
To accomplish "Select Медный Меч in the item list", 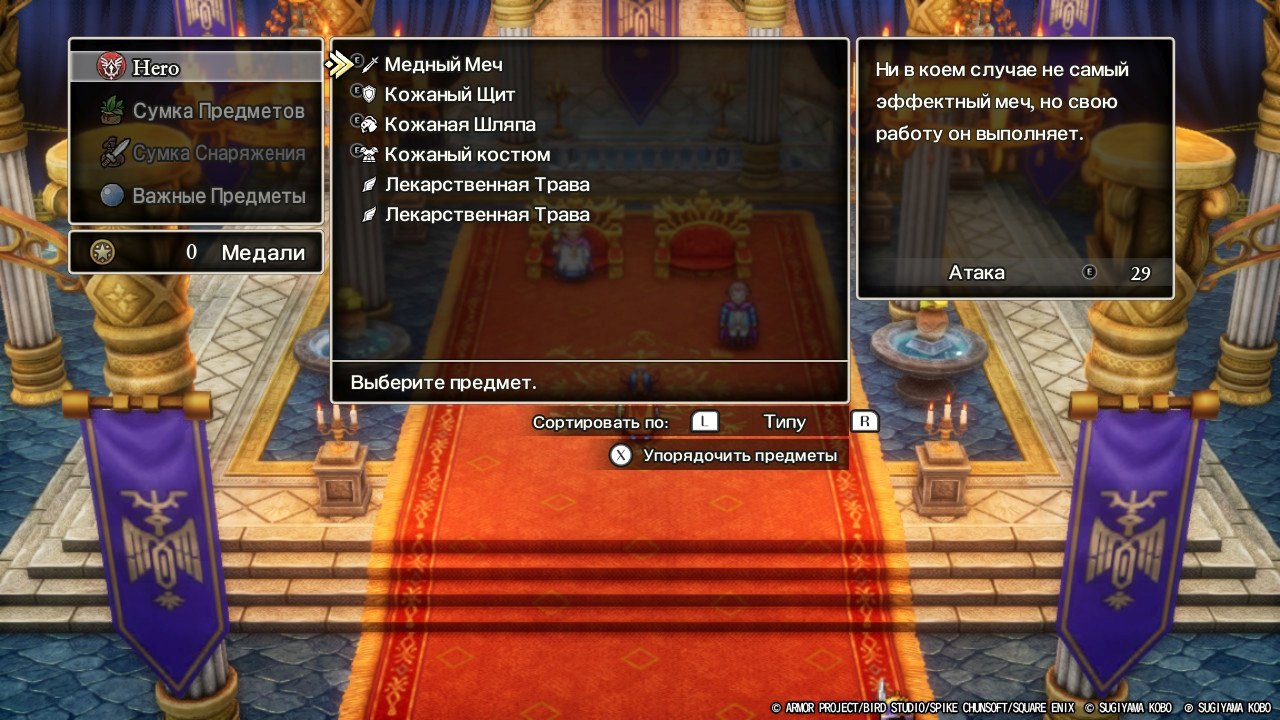I will click(443, 65).
